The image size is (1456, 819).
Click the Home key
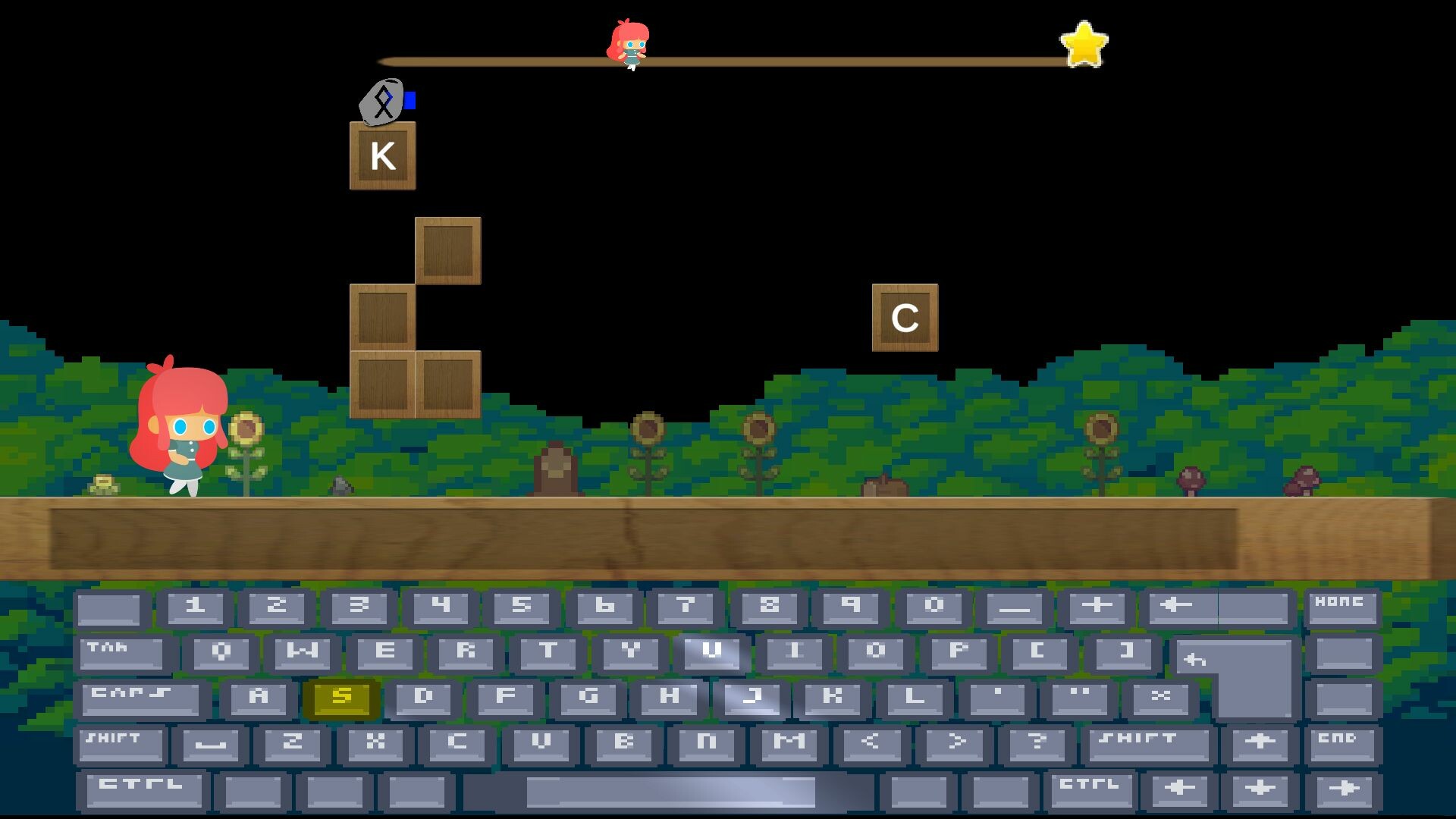pos(1344,607)
